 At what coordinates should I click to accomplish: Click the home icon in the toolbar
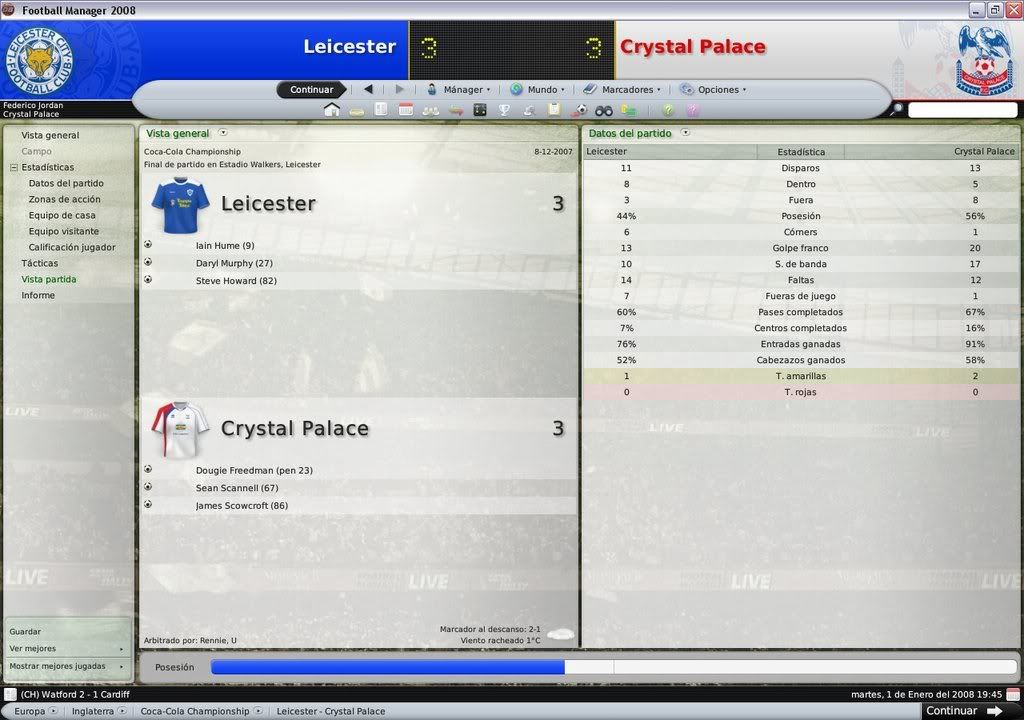[331, 110]
